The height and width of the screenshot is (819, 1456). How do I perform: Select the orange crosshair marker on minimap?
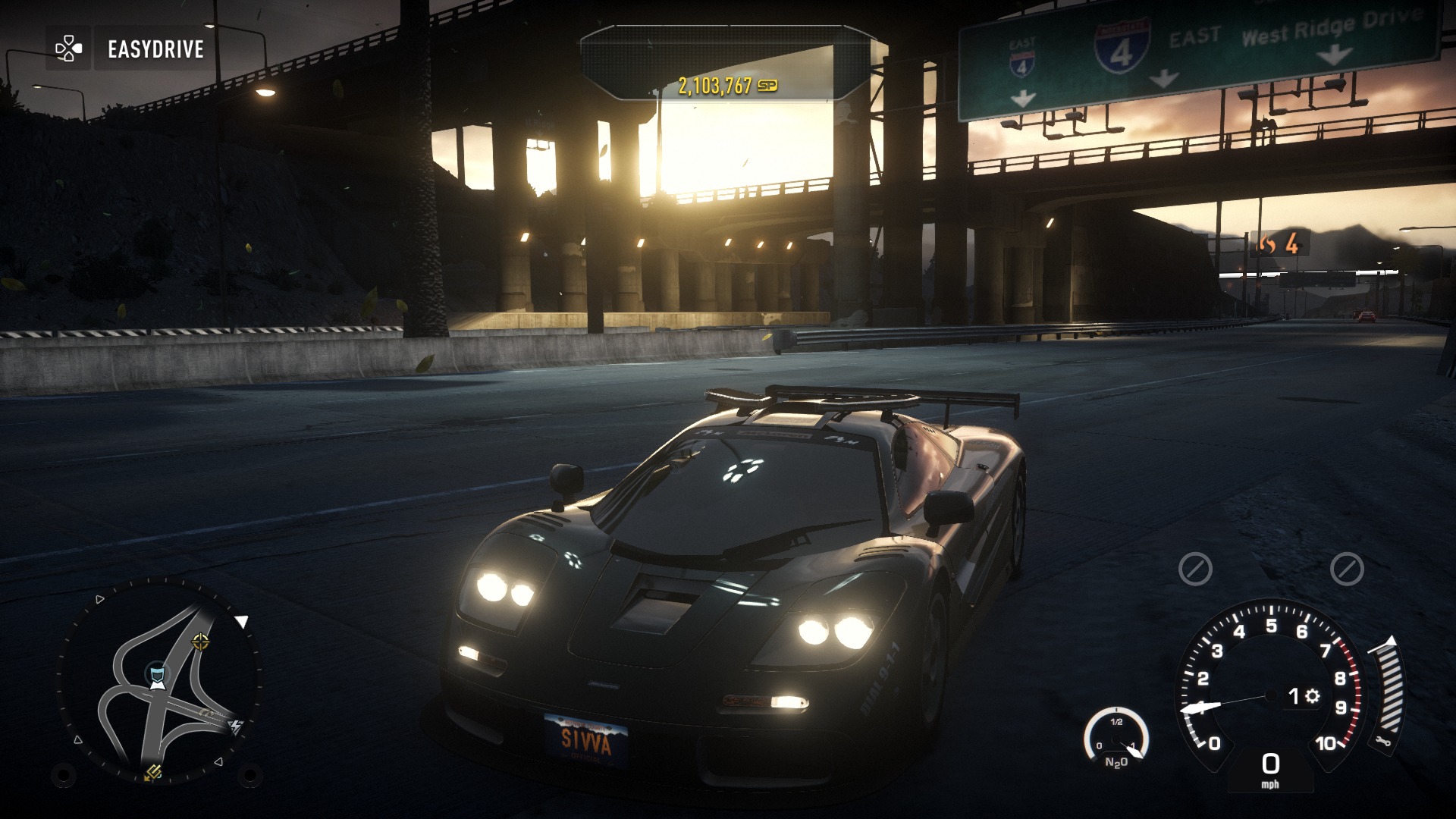coord(200,642)
